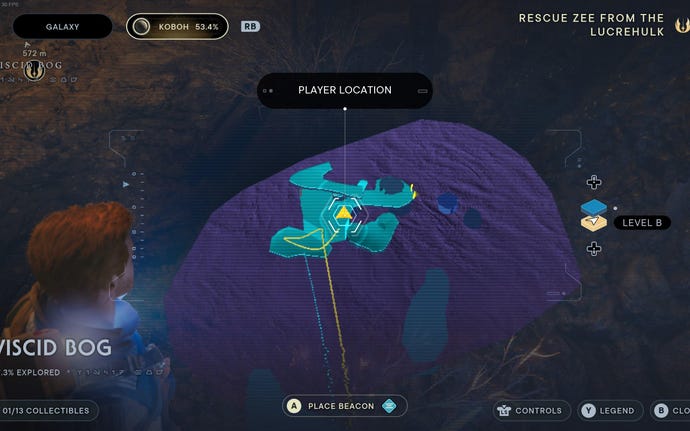Click the Player Location label

344,90
